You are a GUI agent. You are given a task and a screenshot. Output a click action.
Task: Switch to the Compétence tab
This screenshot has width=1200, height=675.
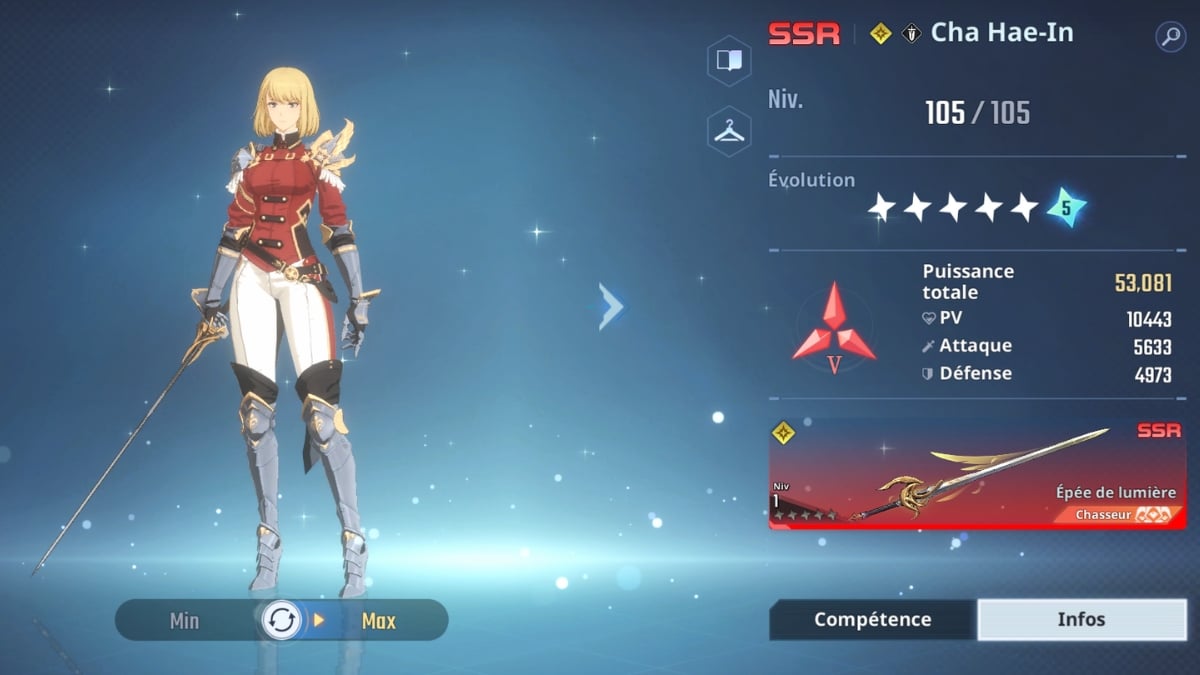872,619
